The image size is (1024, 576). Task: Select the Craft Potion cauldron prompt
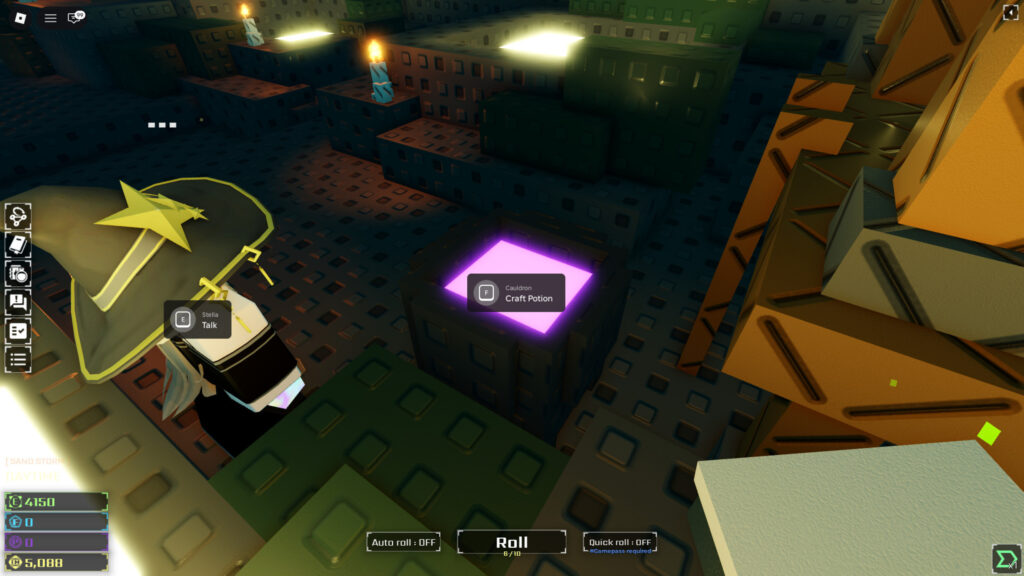(516, 293)
